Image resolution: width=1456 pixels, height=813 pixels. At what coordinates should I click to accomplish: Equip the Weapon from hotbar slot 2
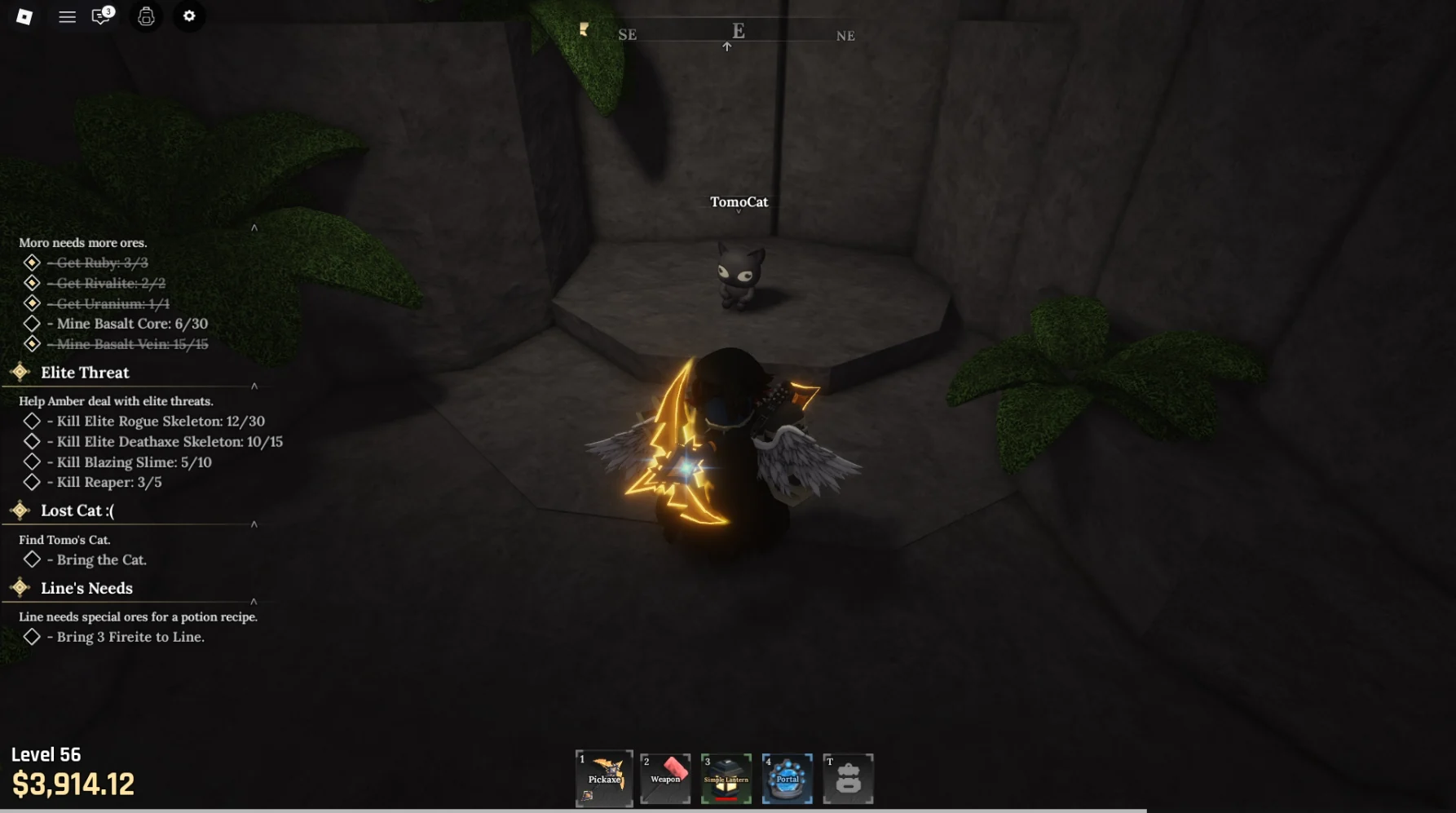pyautogui.click(x=664, y=779)
